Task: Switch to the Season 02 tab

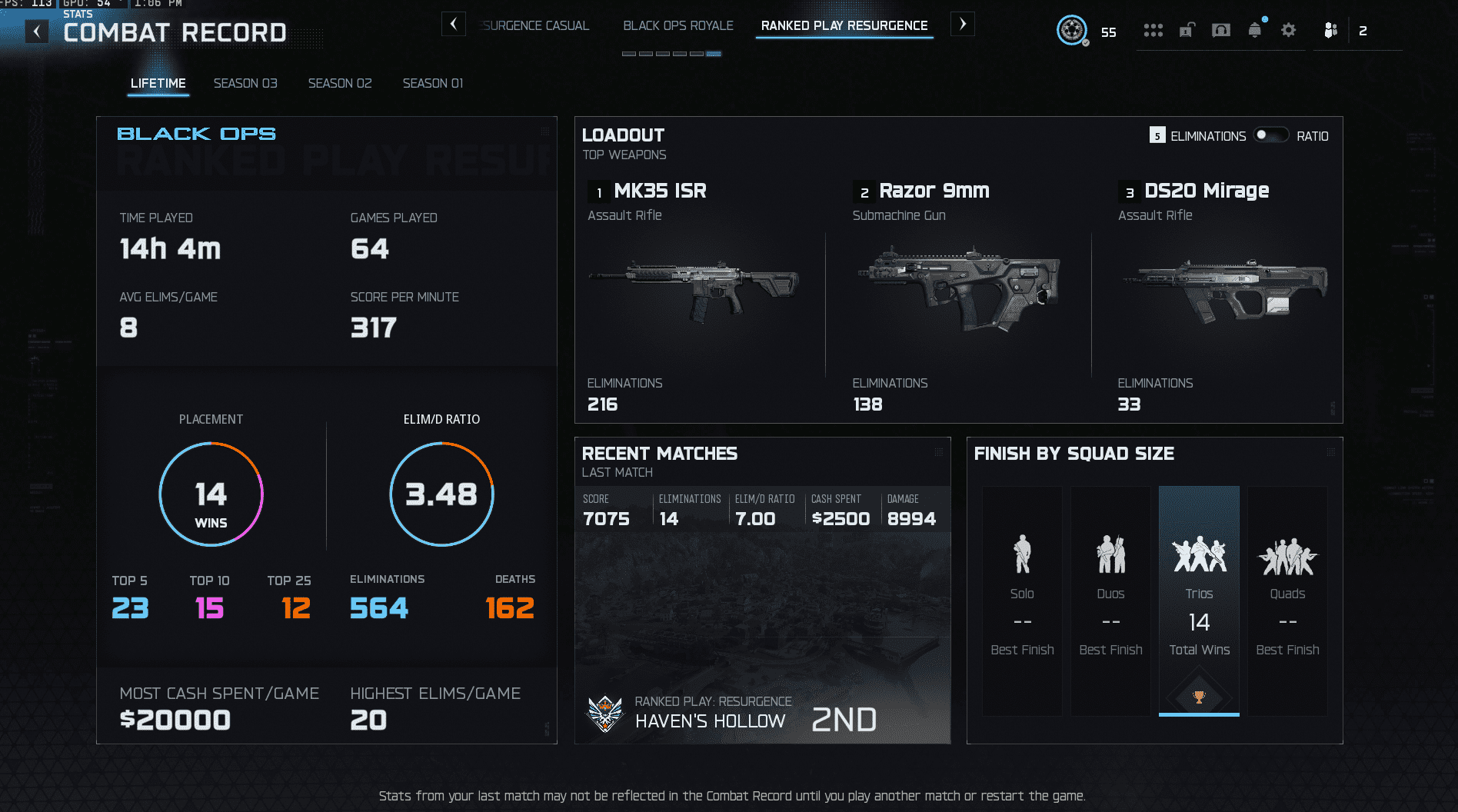Action: tap(339, 83)
